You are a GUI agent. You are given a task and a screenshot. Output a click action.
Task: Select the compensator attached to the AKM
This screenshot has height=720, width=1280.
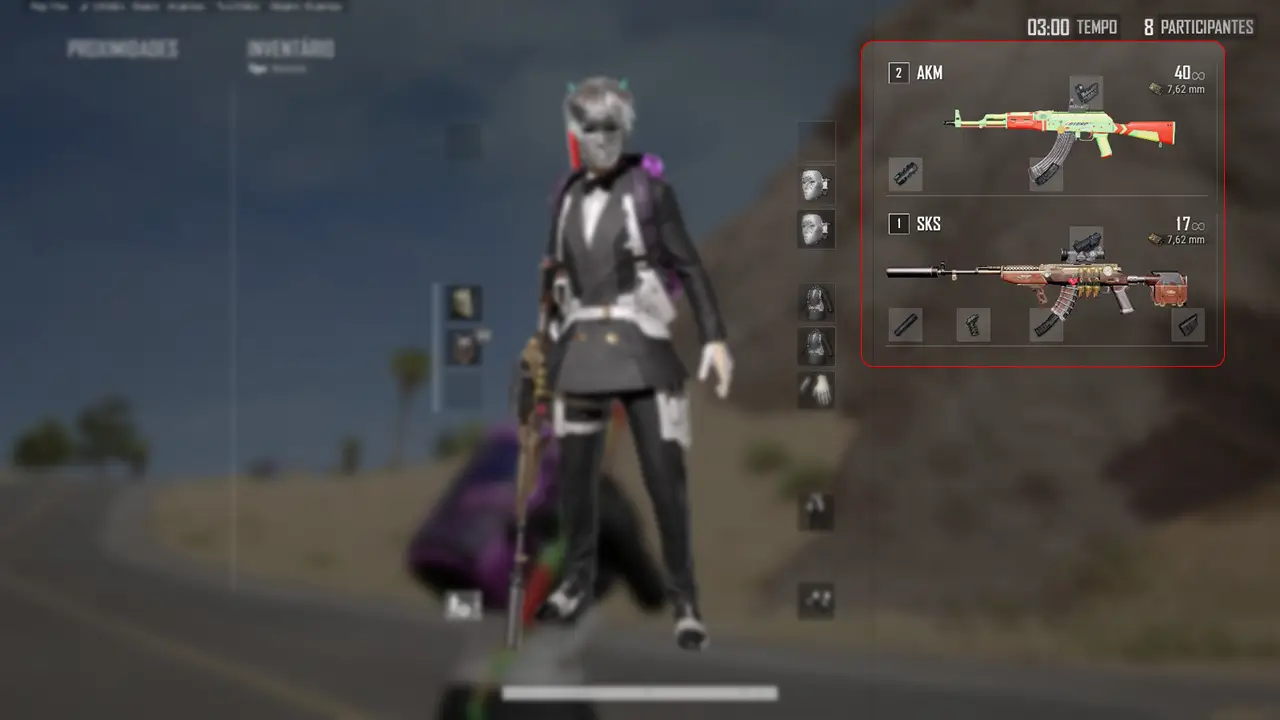pyautogui.click(x=903, y=173)
